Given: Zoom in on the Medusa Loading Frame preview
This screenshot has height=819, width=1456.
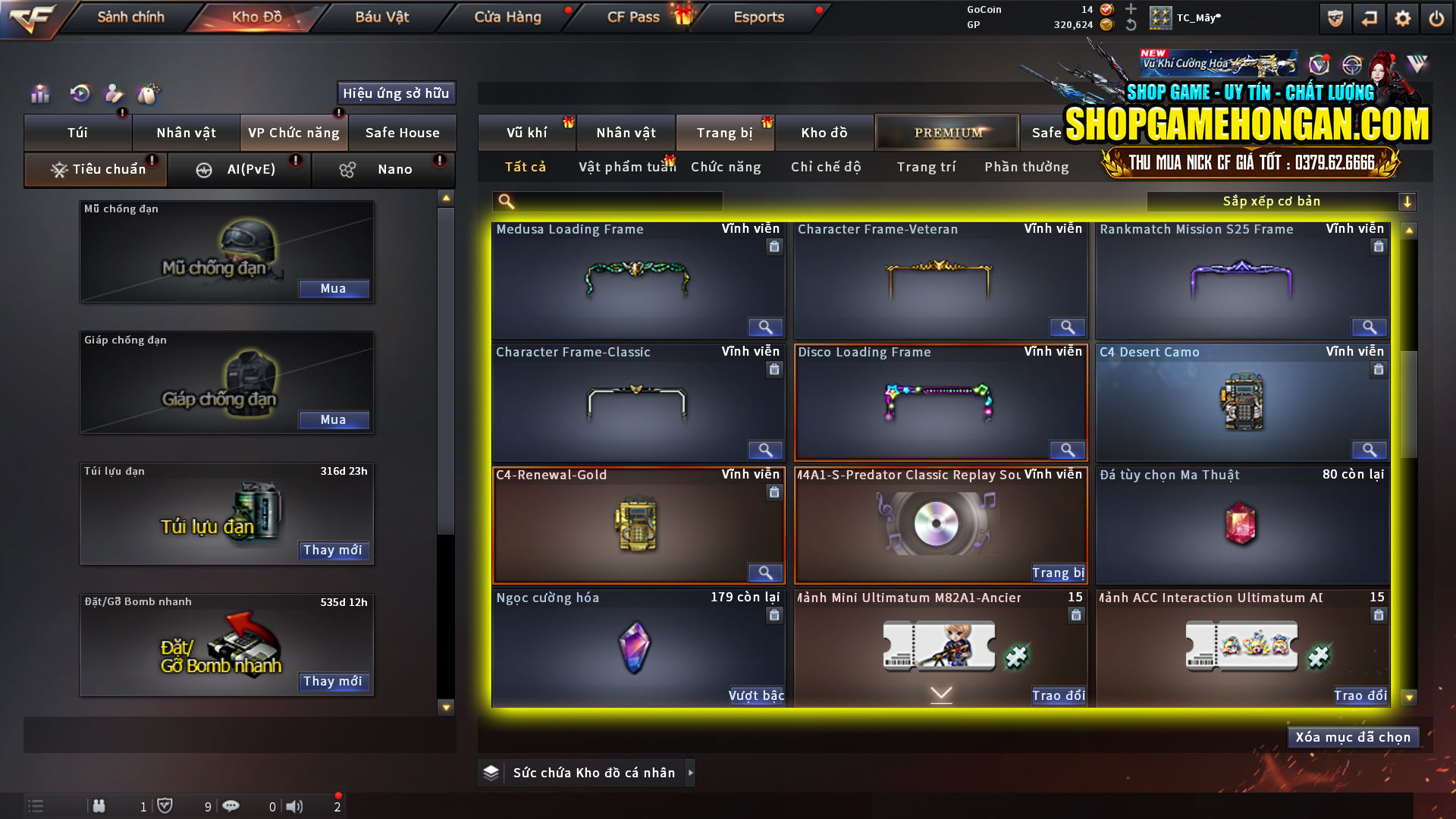Looking at the screenshot, I should (x=765, y=327).
